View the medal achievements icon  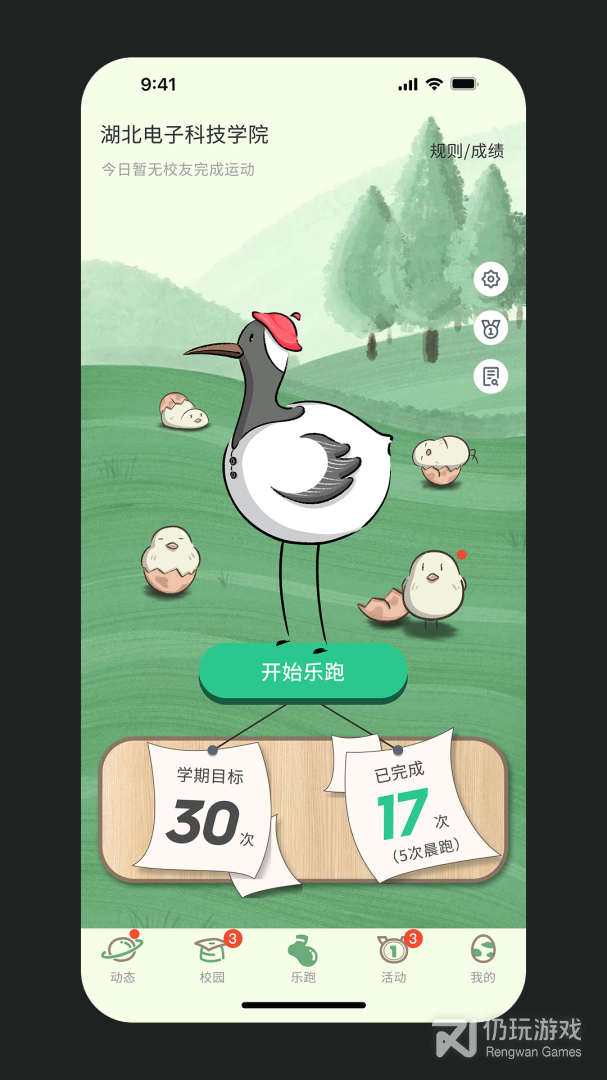pyautogui.click(x=490, y=328)
